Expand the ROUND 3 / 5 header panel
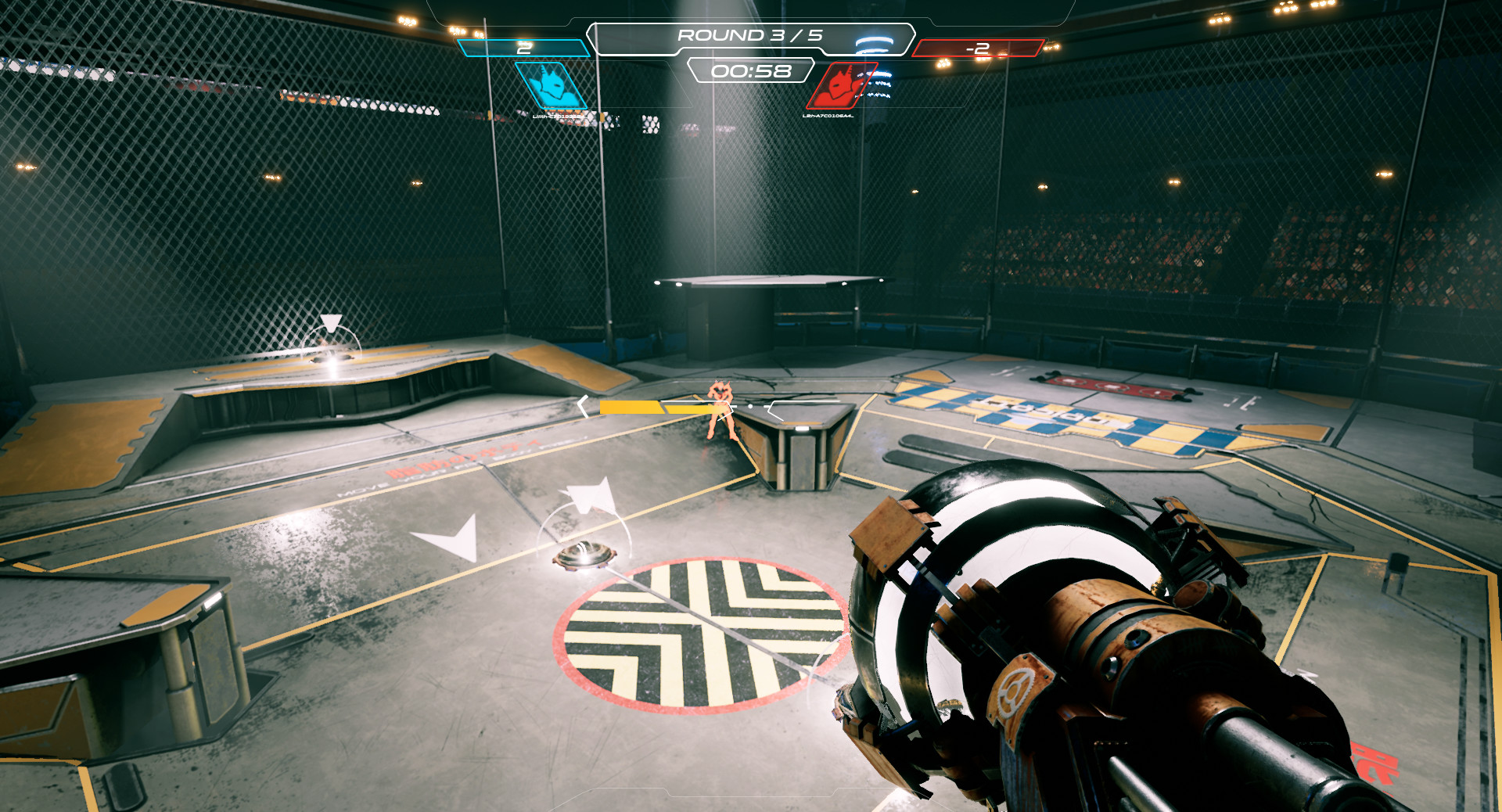Image resolution: width=1502 pixels, height=812 pixels. tap(751, 34)
